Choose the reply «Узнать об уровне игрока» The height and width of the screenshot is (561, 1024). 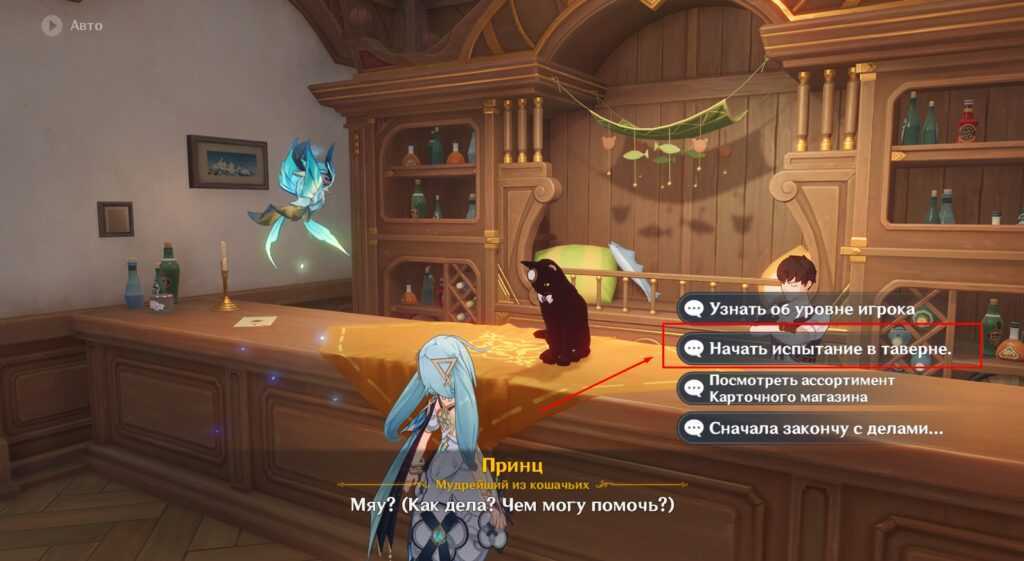(810, 309)
